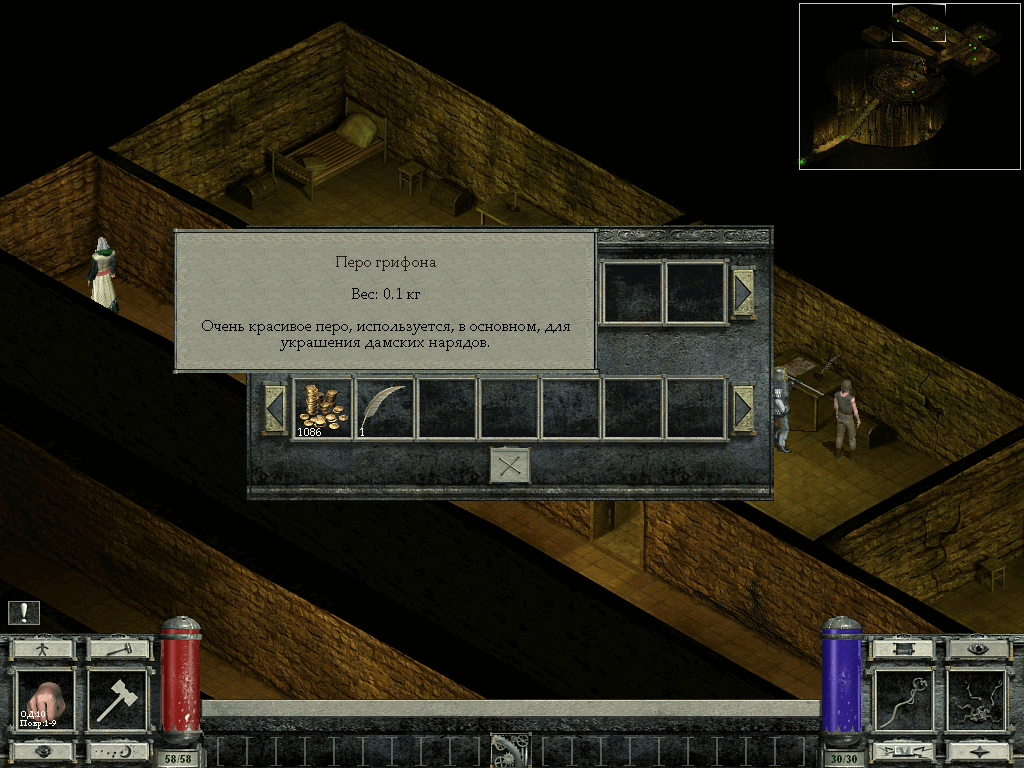The width and height of the screenshot is (1024, 768).
Task: Advance the upper inventory row with its arrow
Action: click(x=743, y=292)
